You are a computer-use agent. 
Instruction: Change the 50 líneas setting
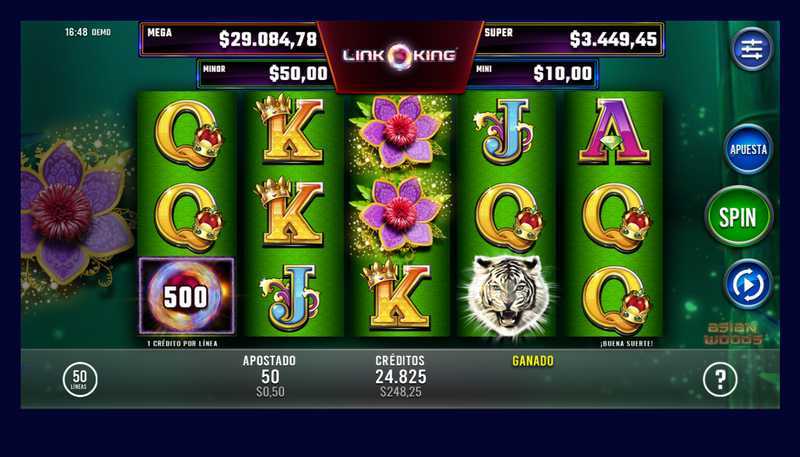click(x=80, y=378)
